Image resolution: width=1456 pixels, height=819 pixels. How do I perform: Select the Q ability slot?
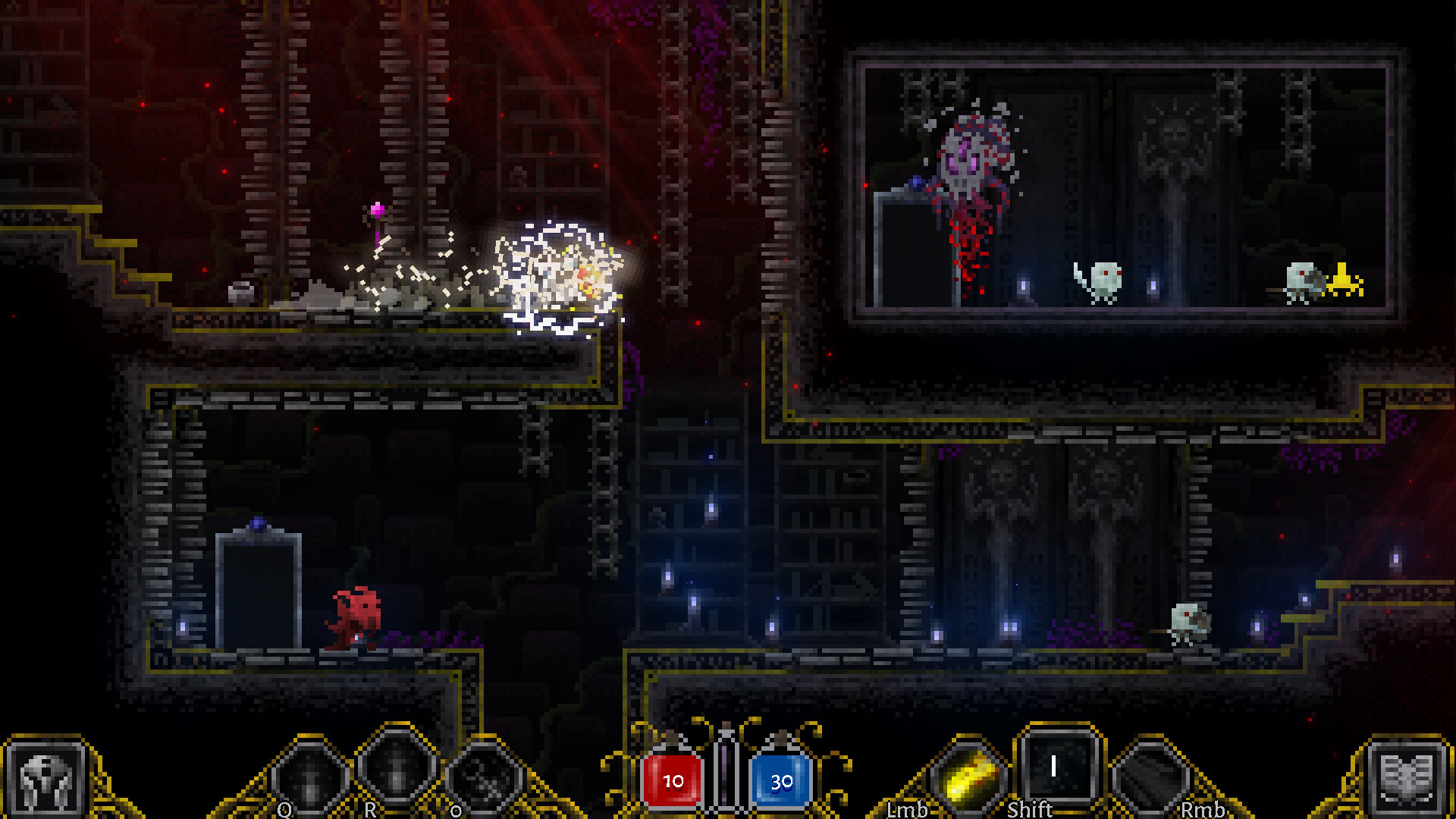(306, 775)
